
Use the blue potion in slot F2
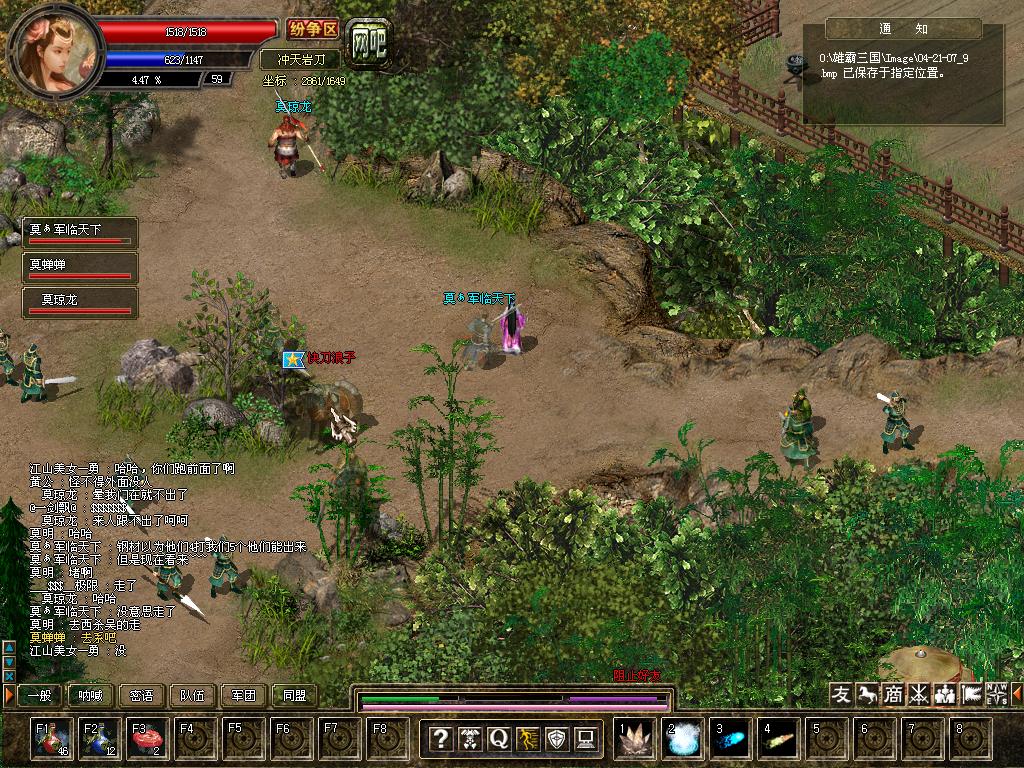[x=100, y=739]
